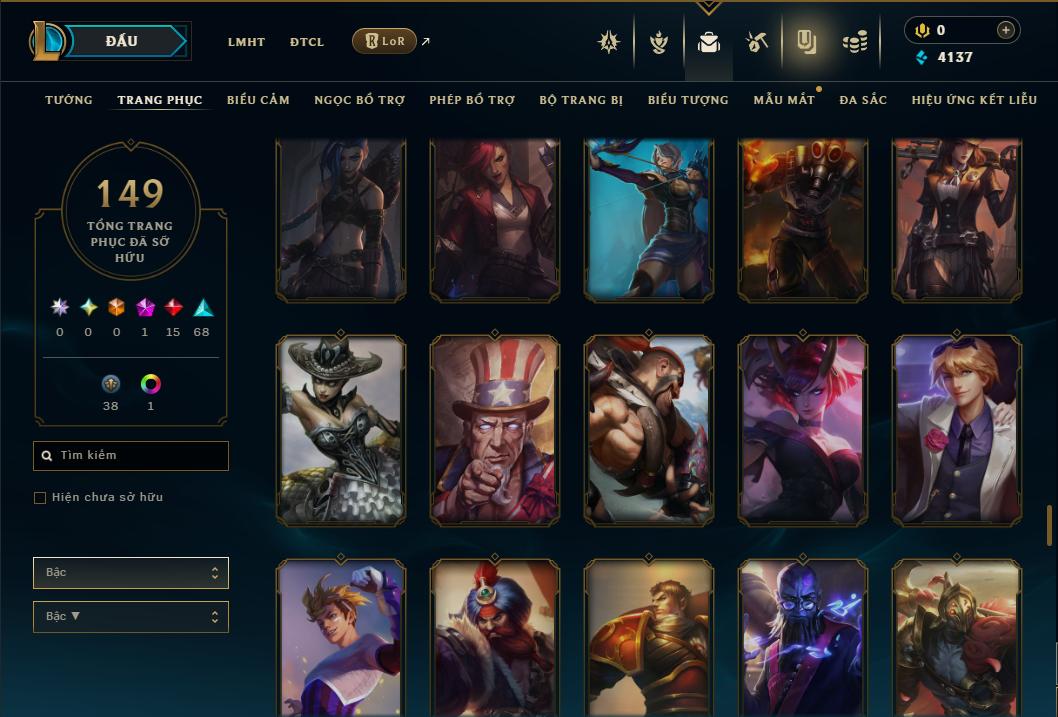
Task: Select the Uncle Sam top hat skin card
Action: [x=495, y=430]
